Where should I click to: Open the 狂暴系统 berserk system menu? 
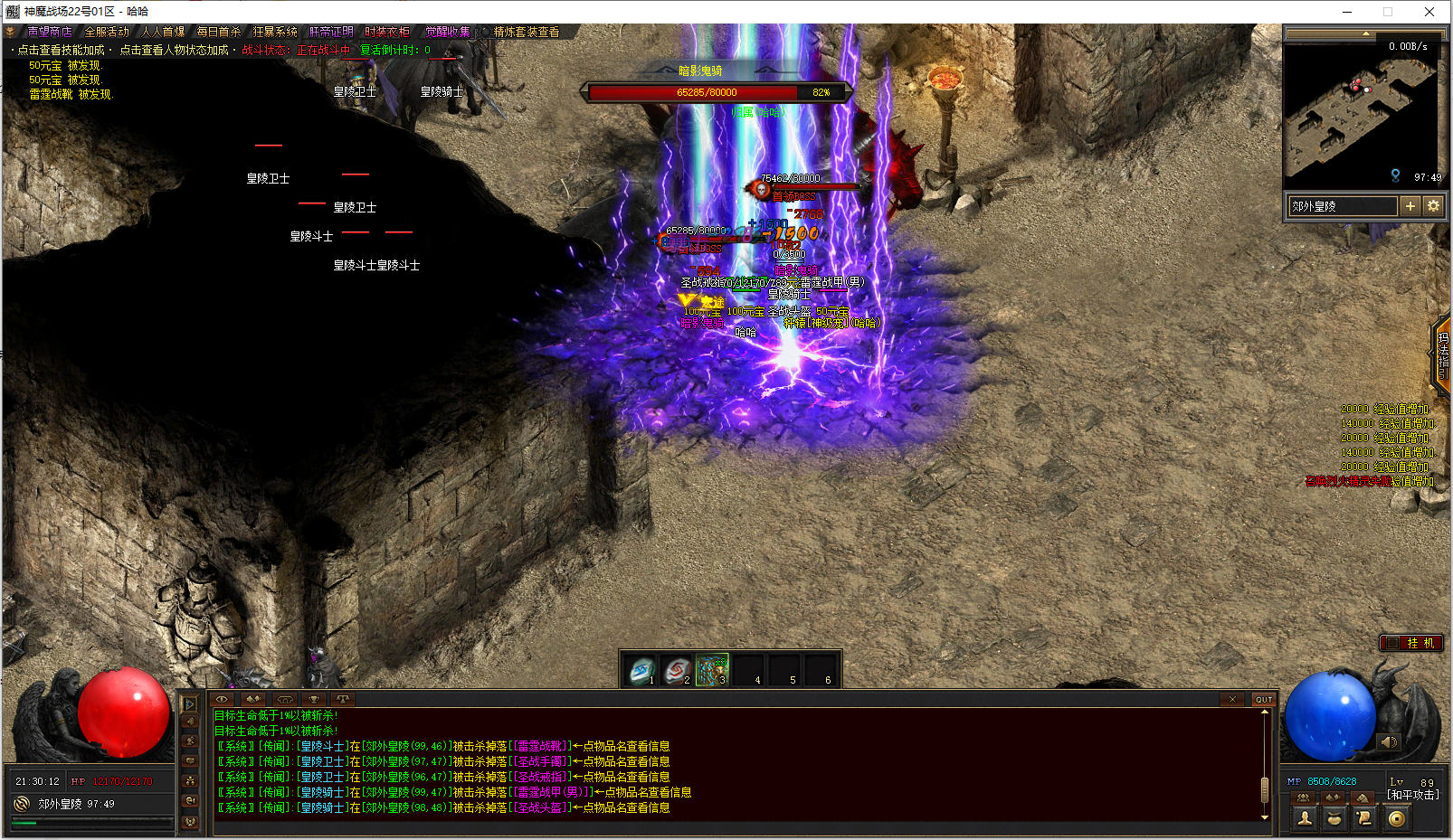pos(275,32)
